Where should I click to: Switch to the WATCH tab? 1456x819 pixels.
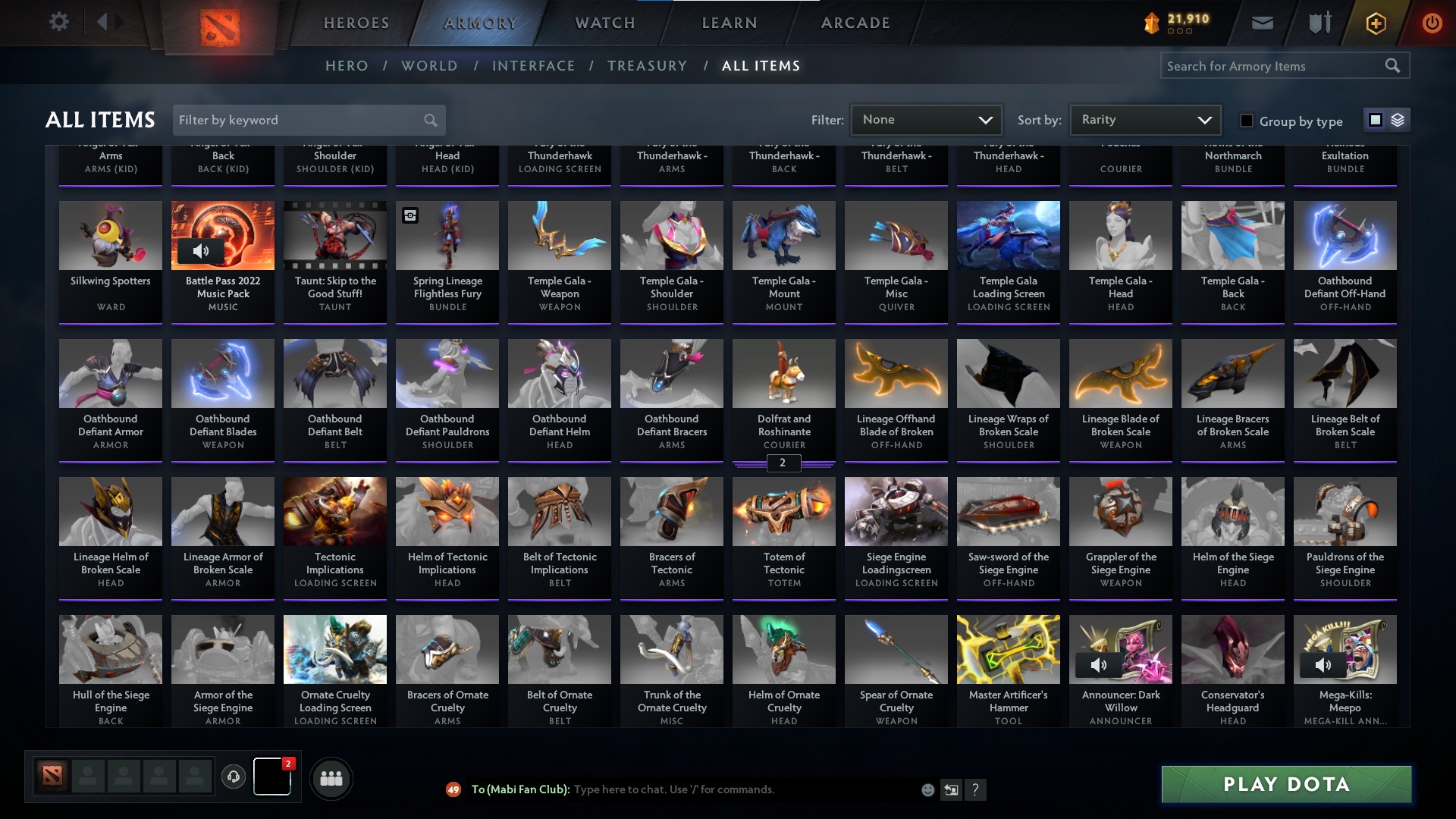click(x=604, y=23)
